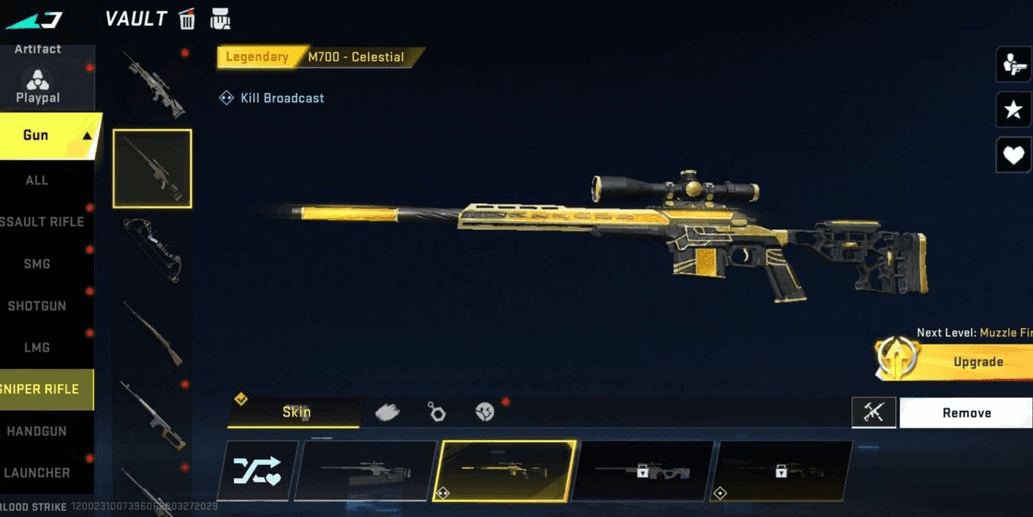Toggle the random skin shuffle button

[x=257, y=471]
